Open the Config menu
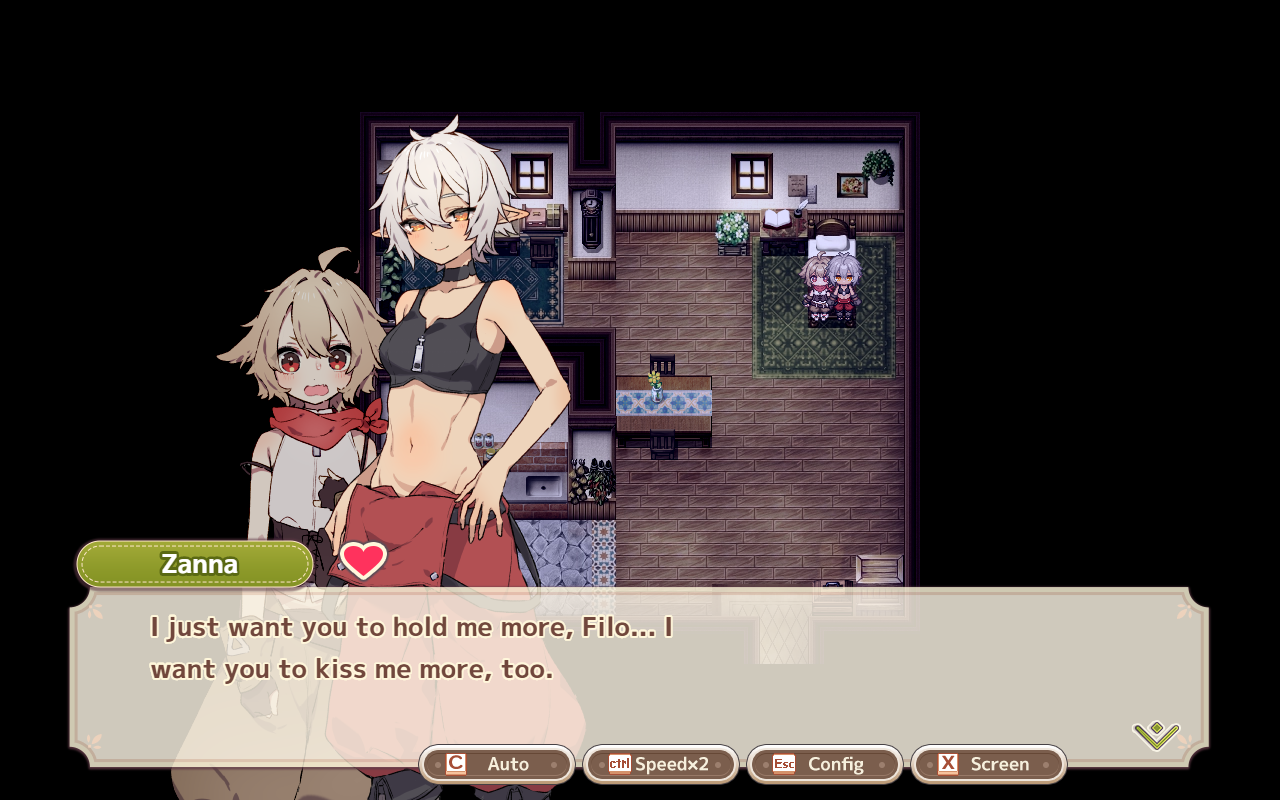This screenshot has width=1280, height=800. (825, 764)
